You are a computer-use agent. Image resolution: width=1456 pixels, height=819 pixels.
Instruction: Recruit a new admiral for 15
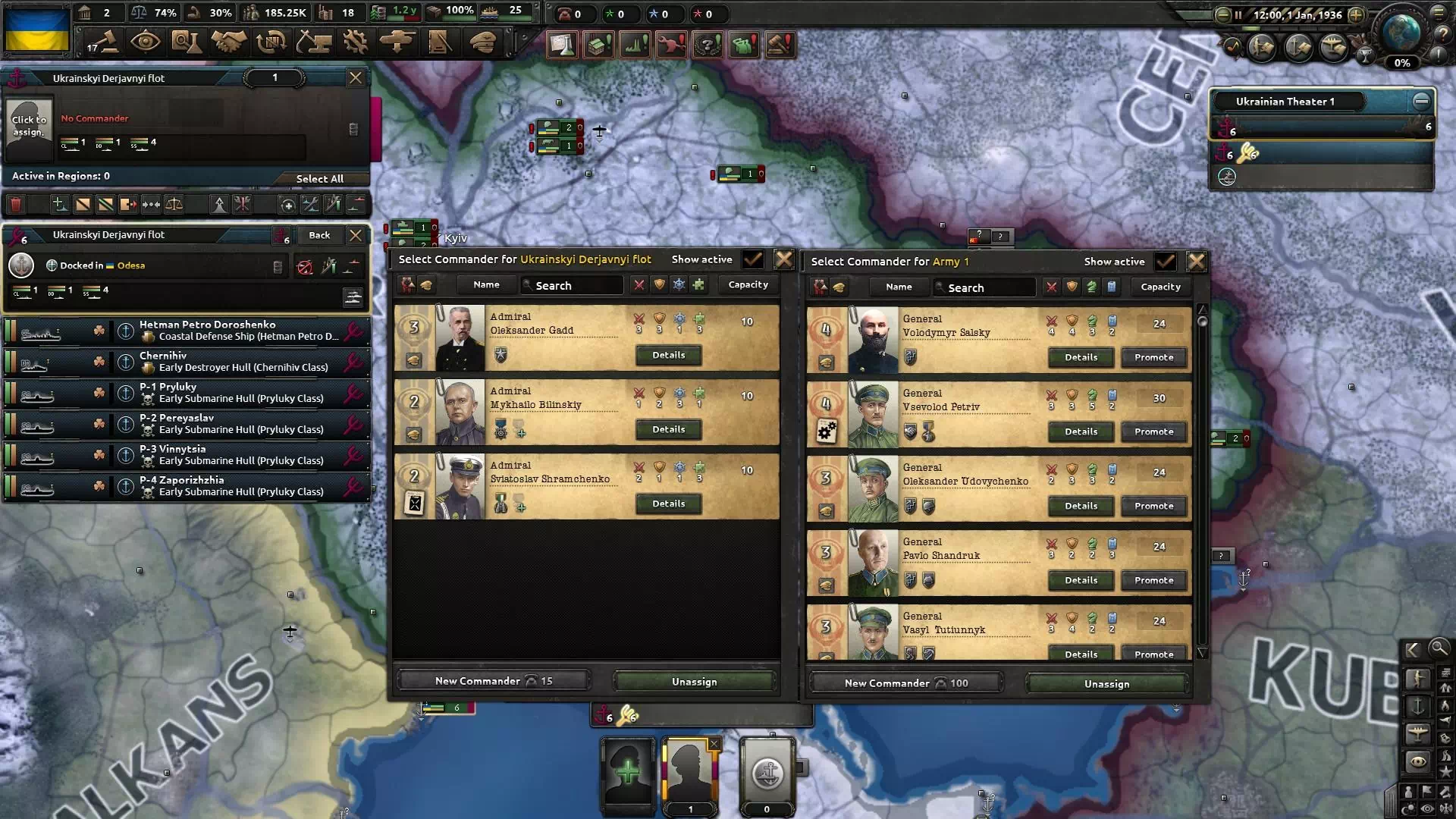point(493,681)
